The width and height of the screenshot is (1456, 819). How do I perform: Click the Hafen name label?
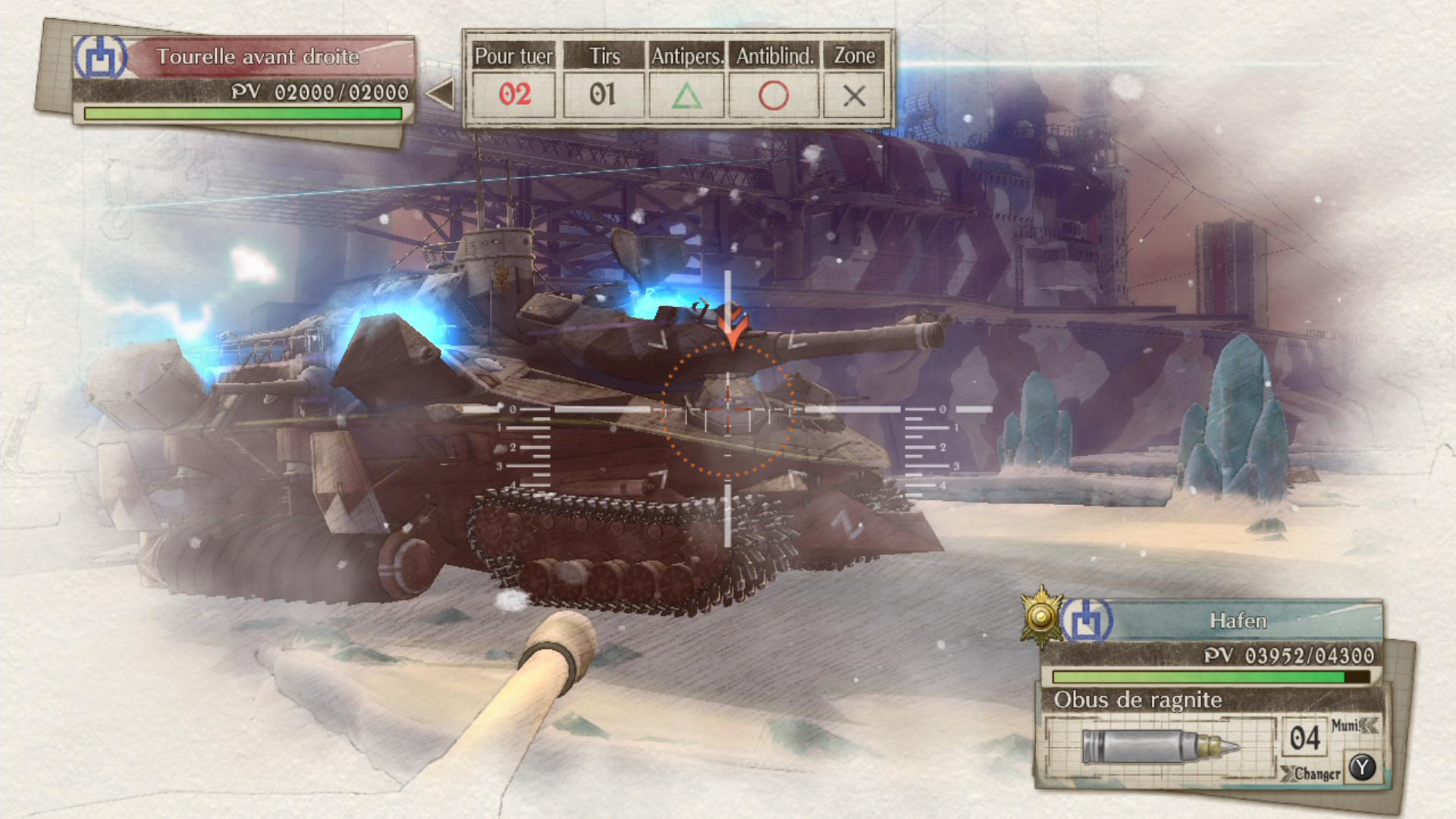click(x=1238, y=620)
